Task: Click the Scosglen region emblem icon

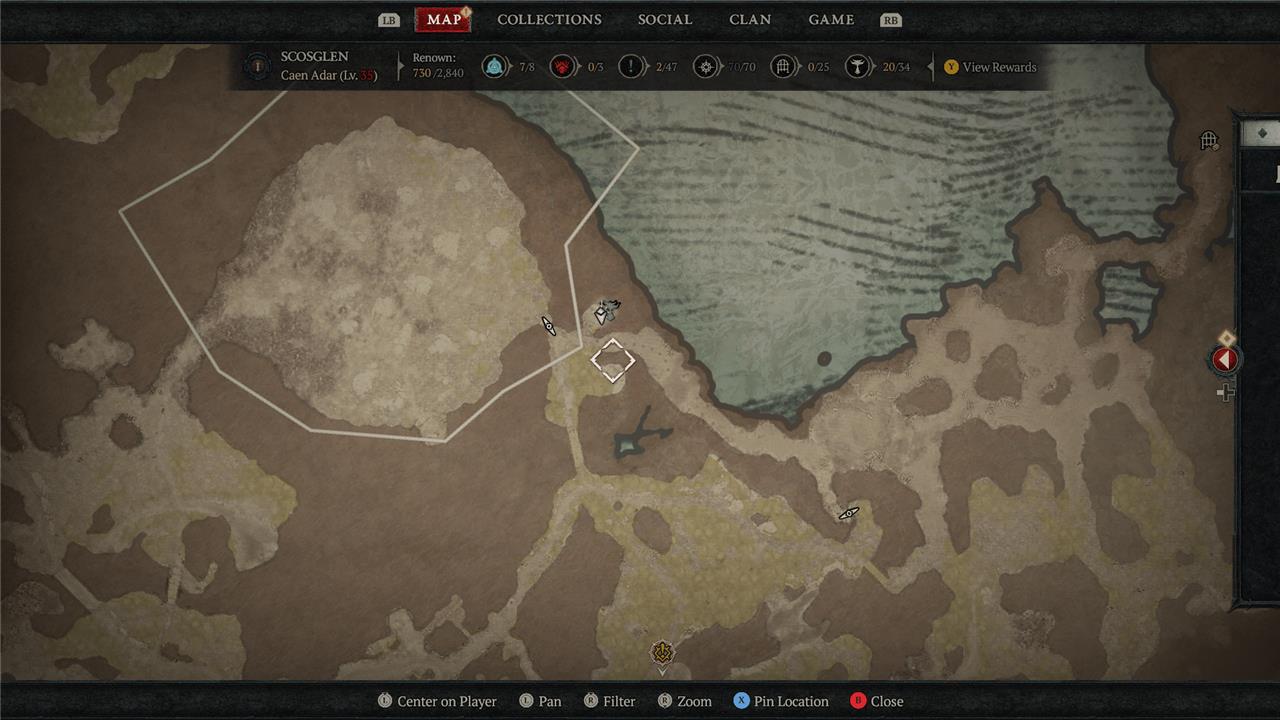Action: 258,67
